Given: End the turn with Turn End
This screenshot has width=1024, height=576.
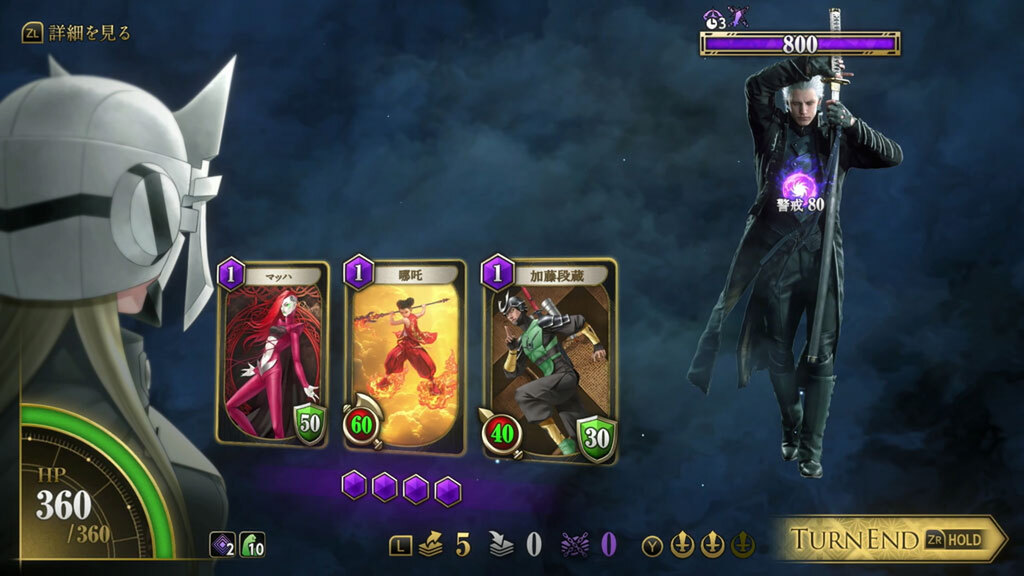Looking at the screenshot, I should click(890, 540).
